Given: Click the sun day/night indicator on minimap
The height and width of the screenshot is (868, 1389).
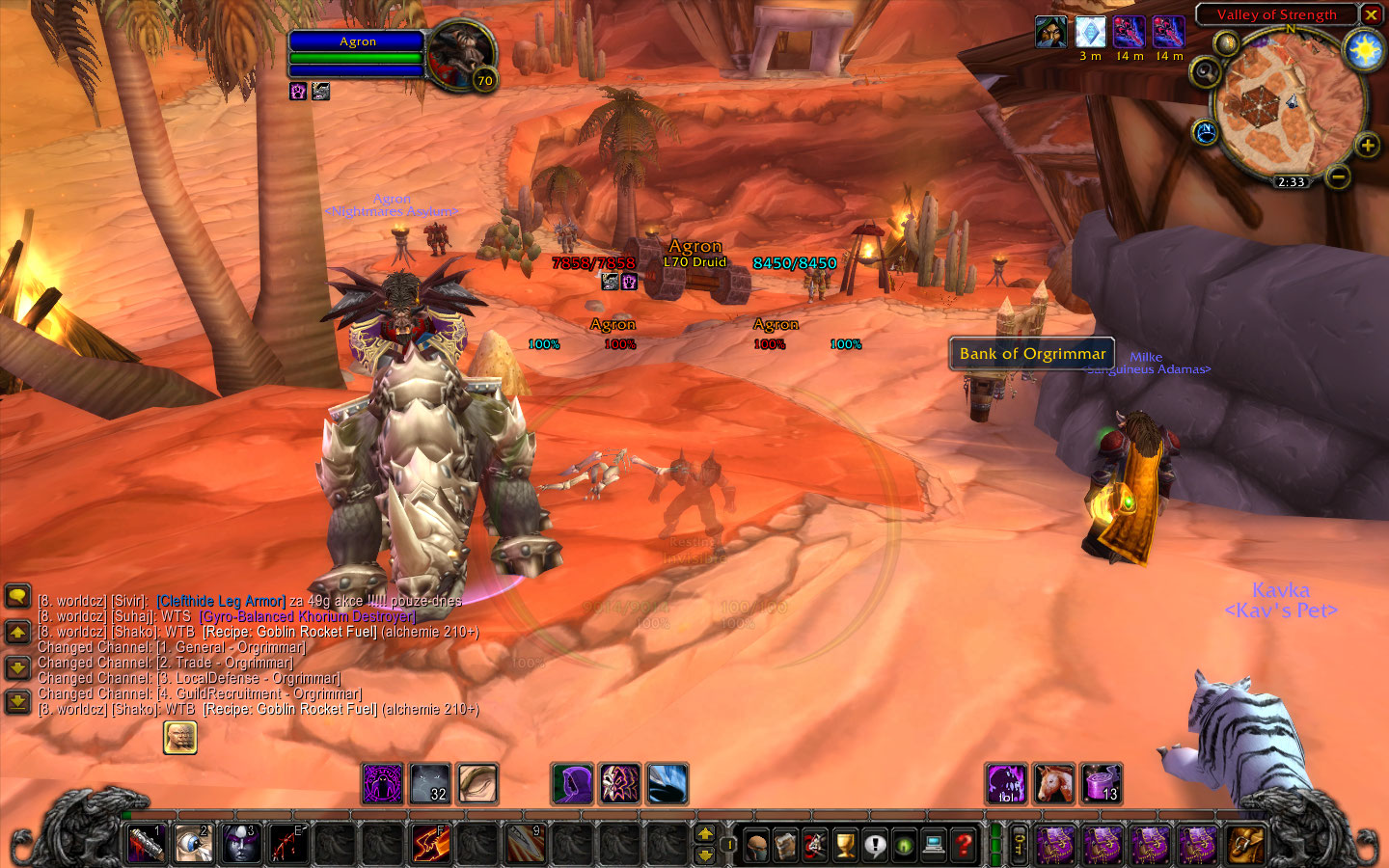Looking at the screenshot, I should coord(1364,49).
